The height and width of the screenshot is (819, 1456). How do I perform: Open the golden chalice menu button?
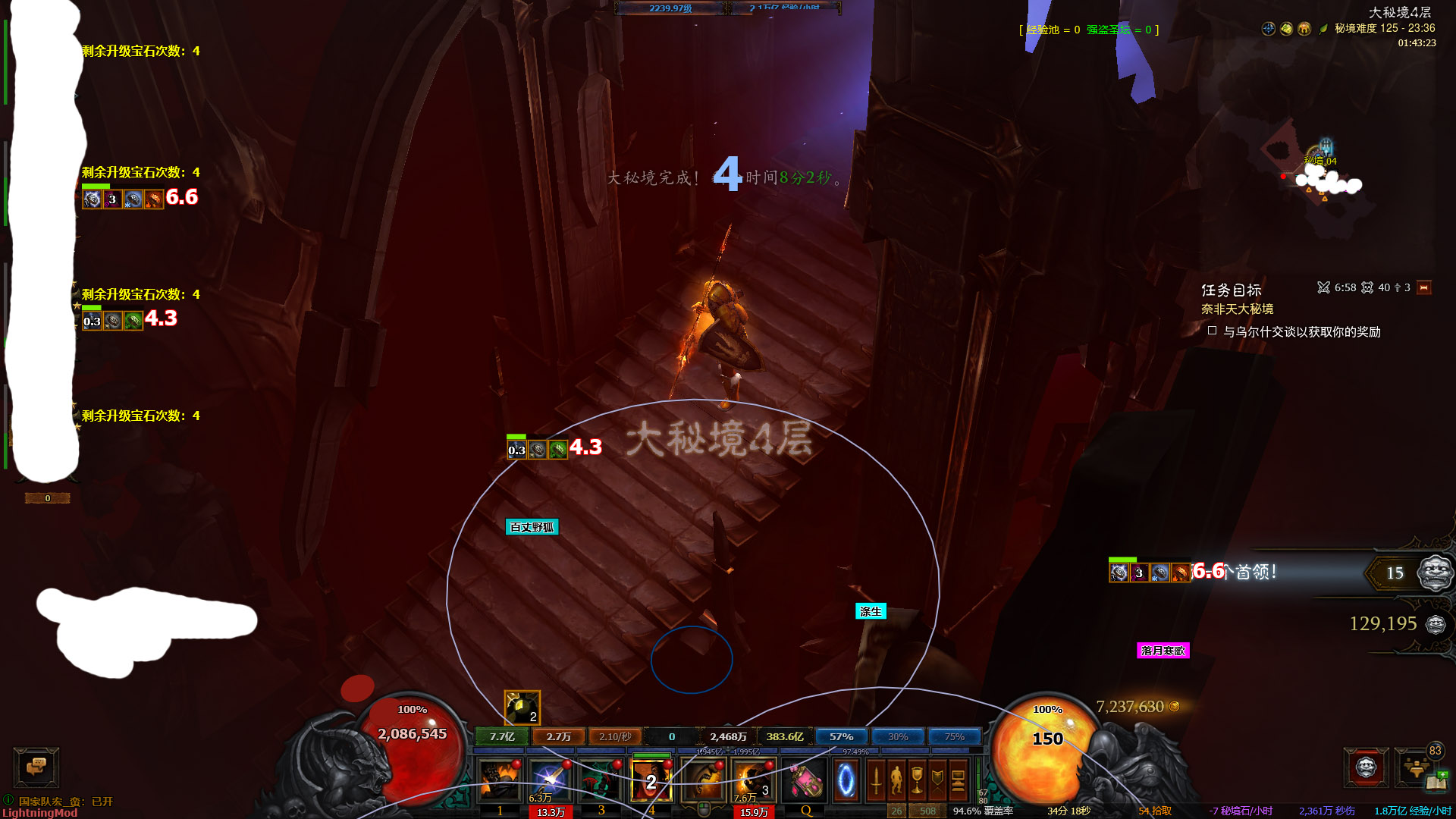[x=917, y=780]
